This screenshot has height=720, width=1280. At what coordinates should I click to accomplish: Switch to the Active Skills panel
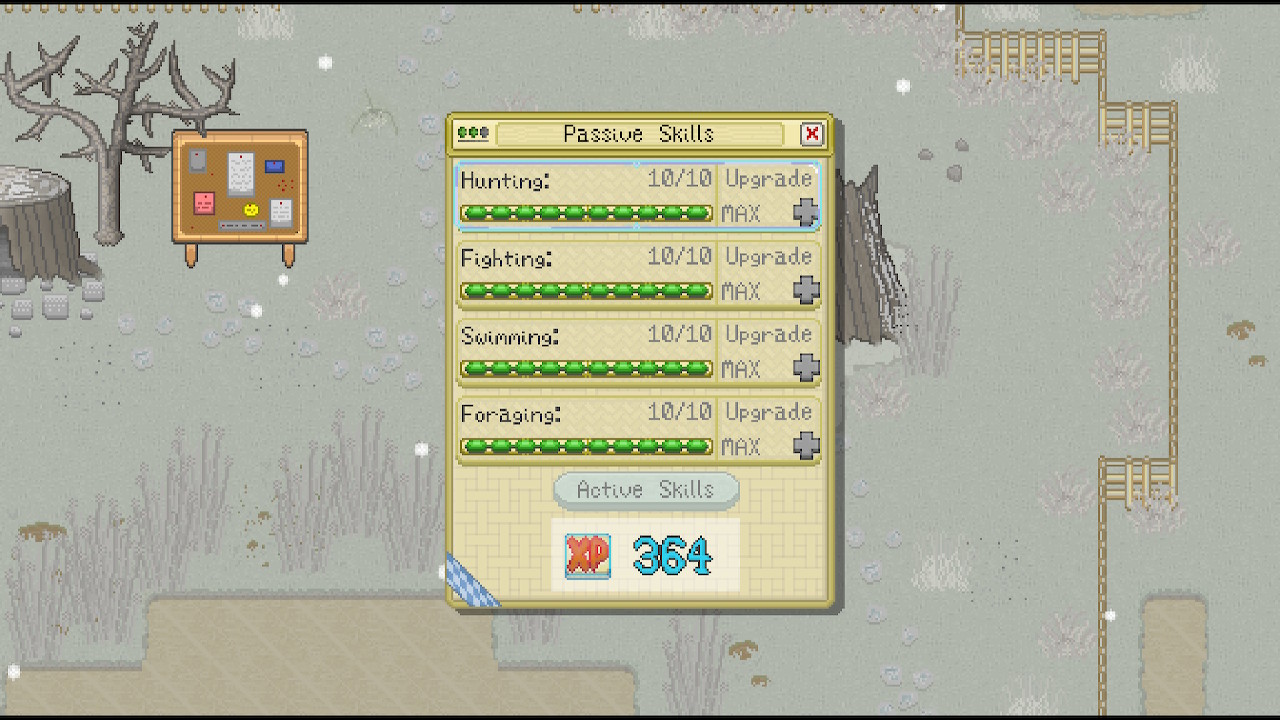pos(646,490)
